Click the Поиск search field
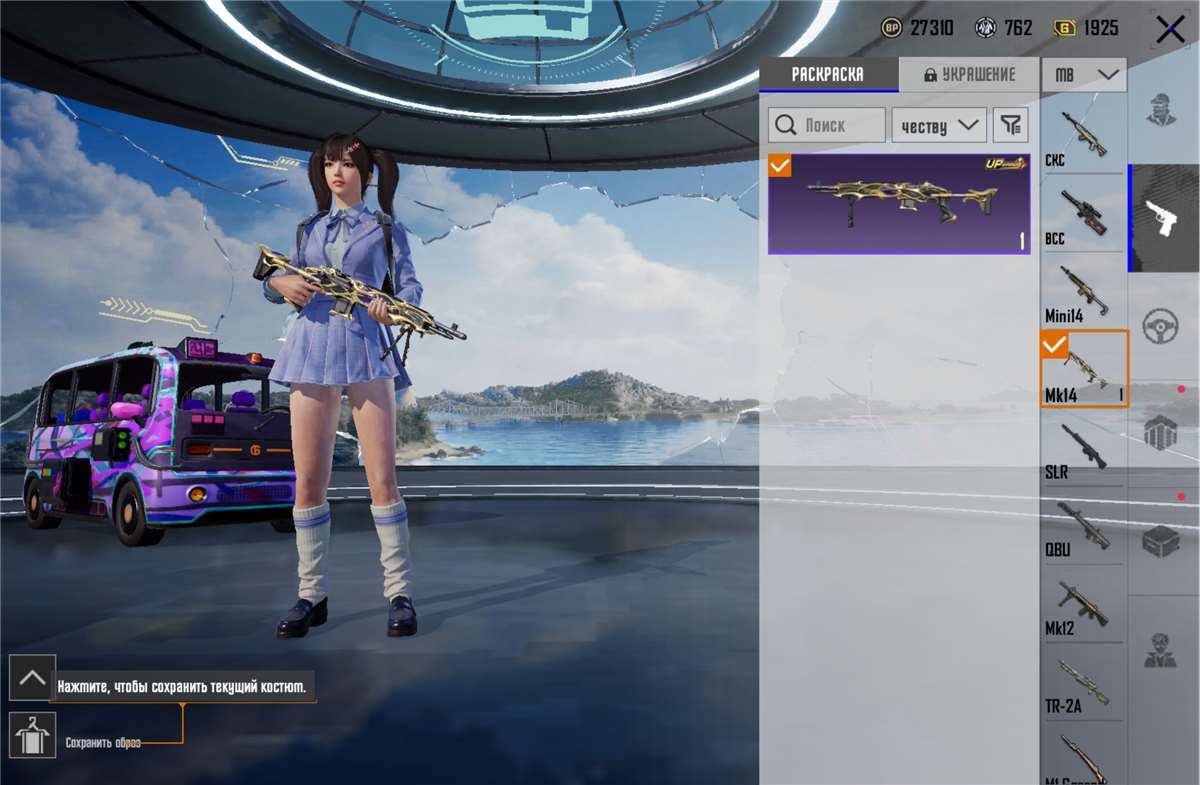The image size is (1200, 785). [827, 125]
